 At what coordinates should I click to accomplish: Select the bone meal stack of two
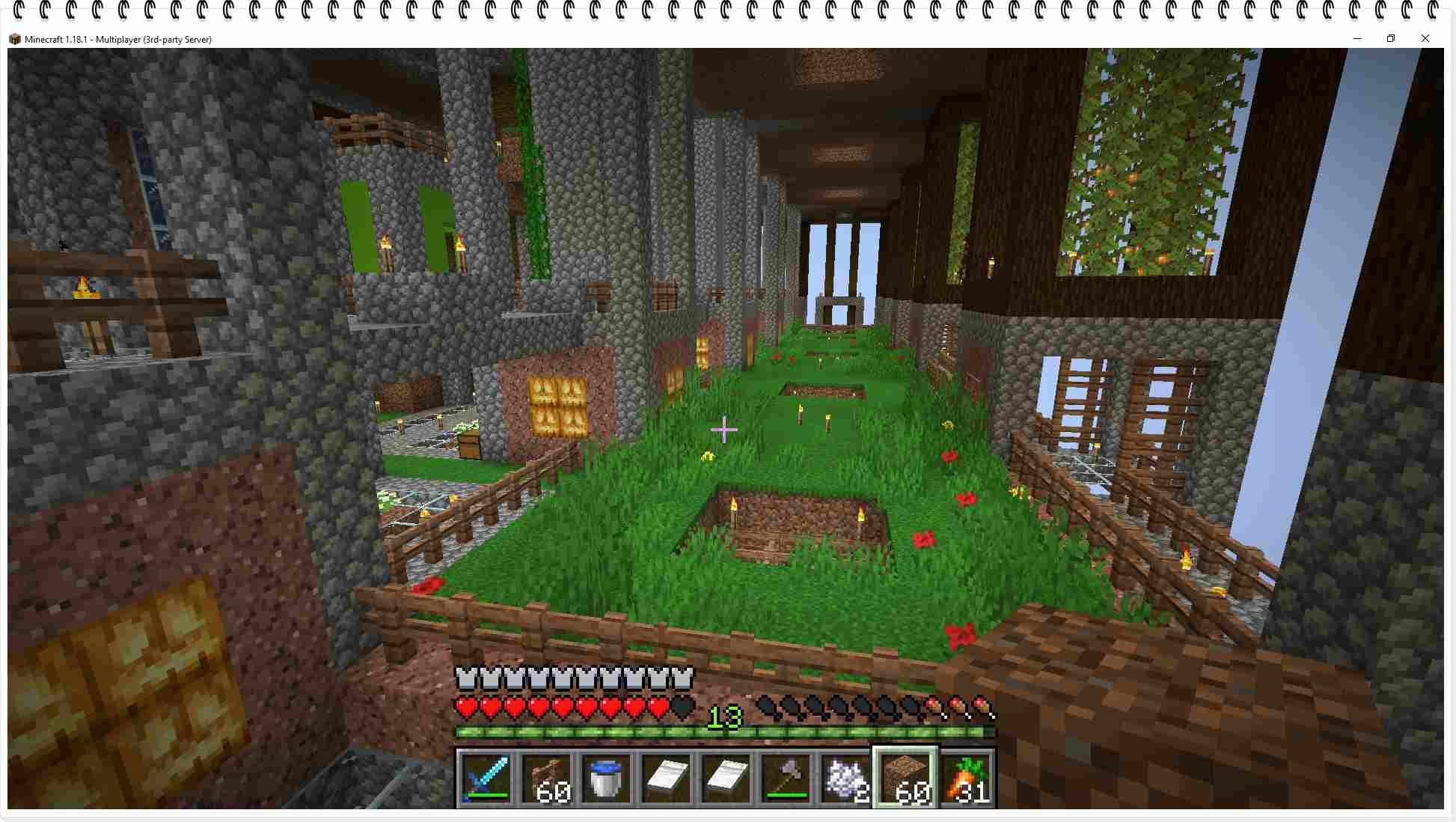[x=845, y=777]
